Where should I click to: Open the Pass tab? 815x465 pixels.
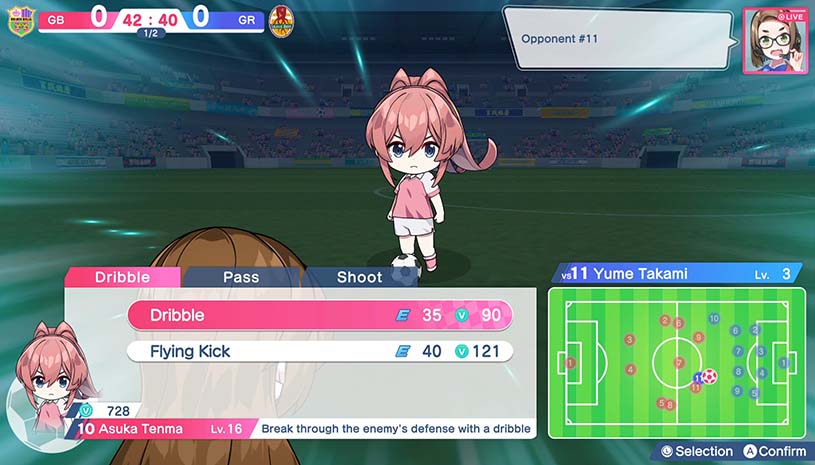[241, 277]
